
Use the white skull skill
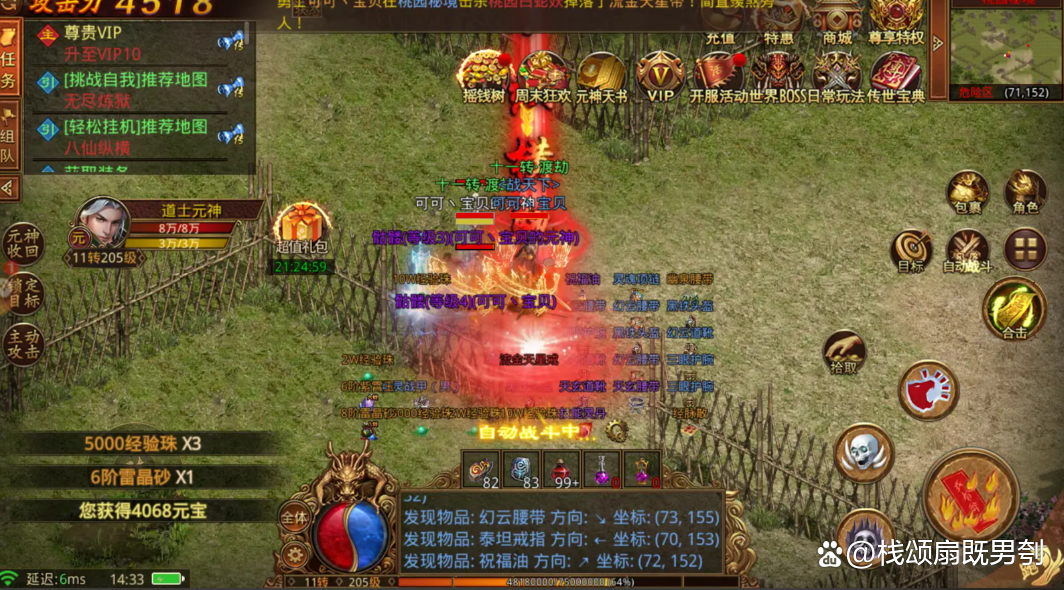pos(863,453)
